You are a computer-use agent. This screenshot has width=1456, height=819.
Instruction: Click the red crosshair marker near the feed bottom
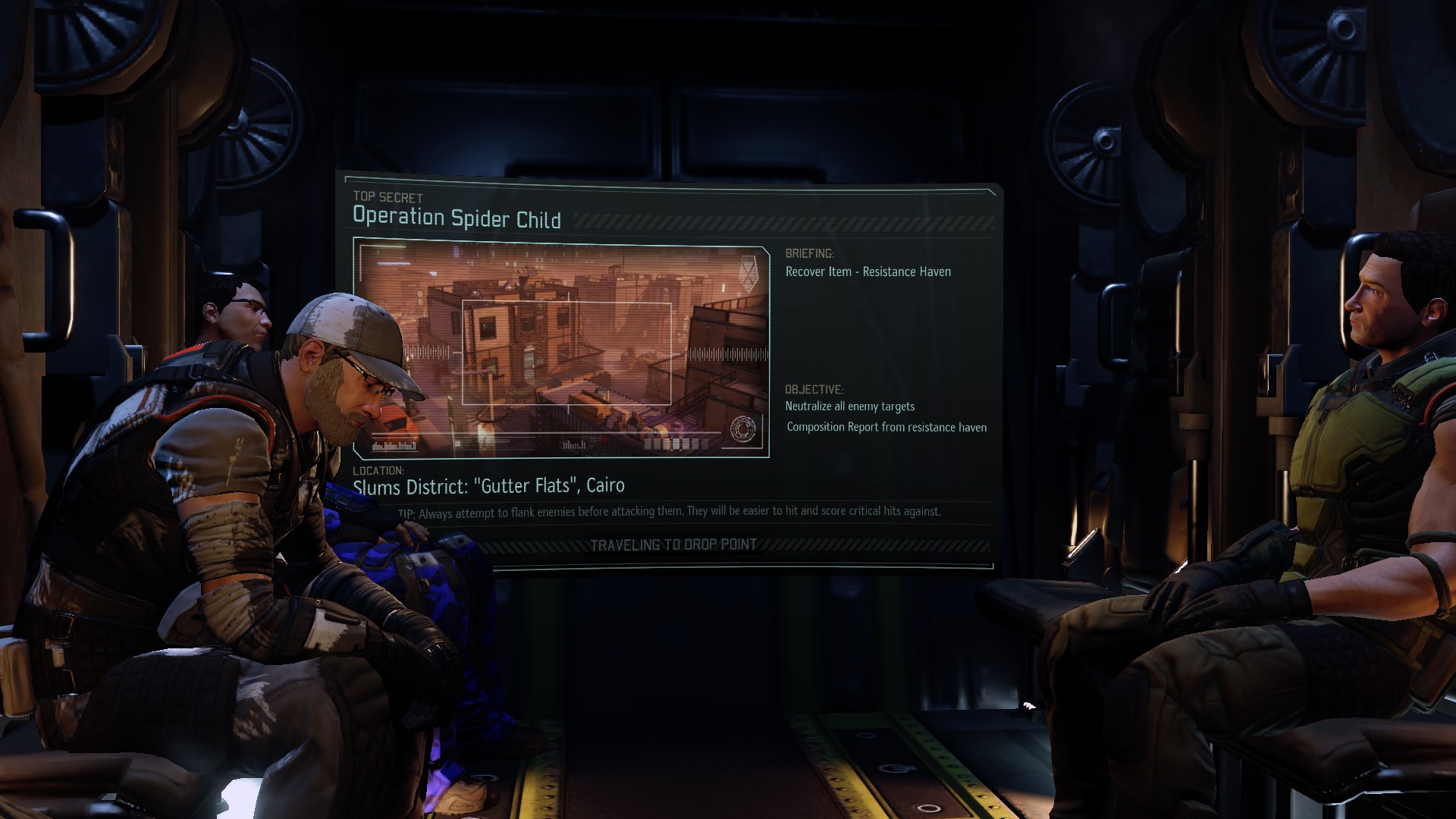point(603,438)
